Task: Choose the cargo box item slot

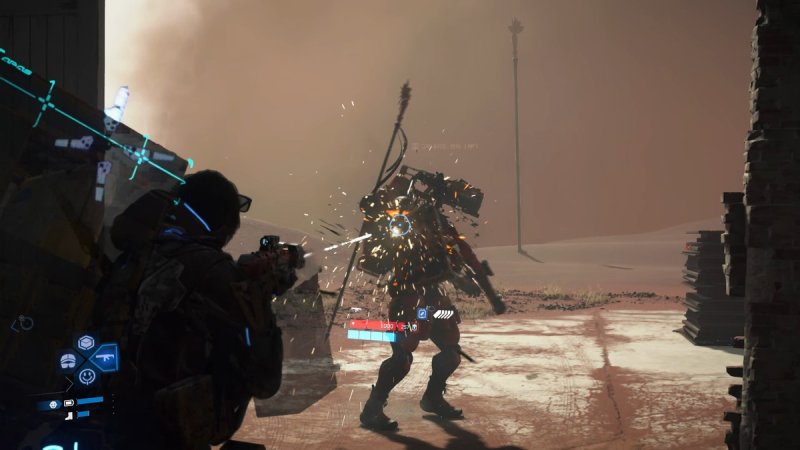Action: 86,343
